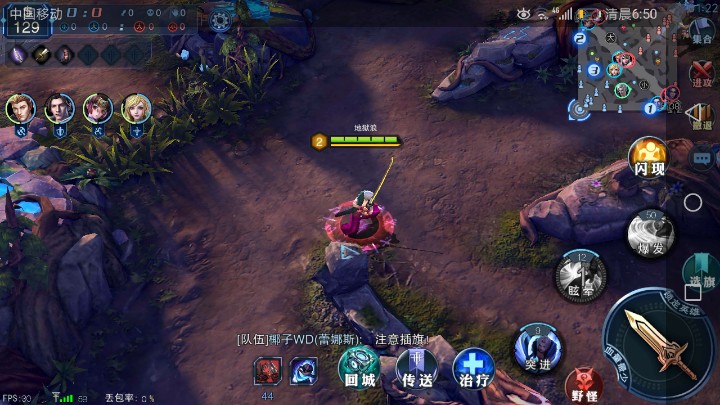Cast the 眩晕 stun skill
The height and width of the screenshot is (405, 720).
[x=579, y=273]
